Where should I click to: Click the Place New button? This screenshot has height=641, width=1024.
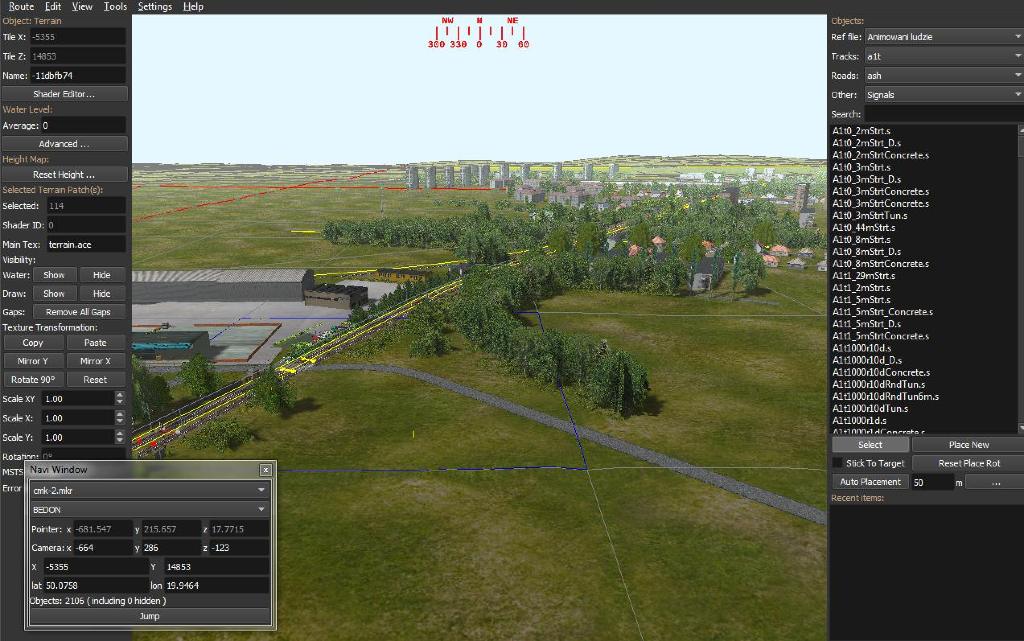[x=968, y=445]
